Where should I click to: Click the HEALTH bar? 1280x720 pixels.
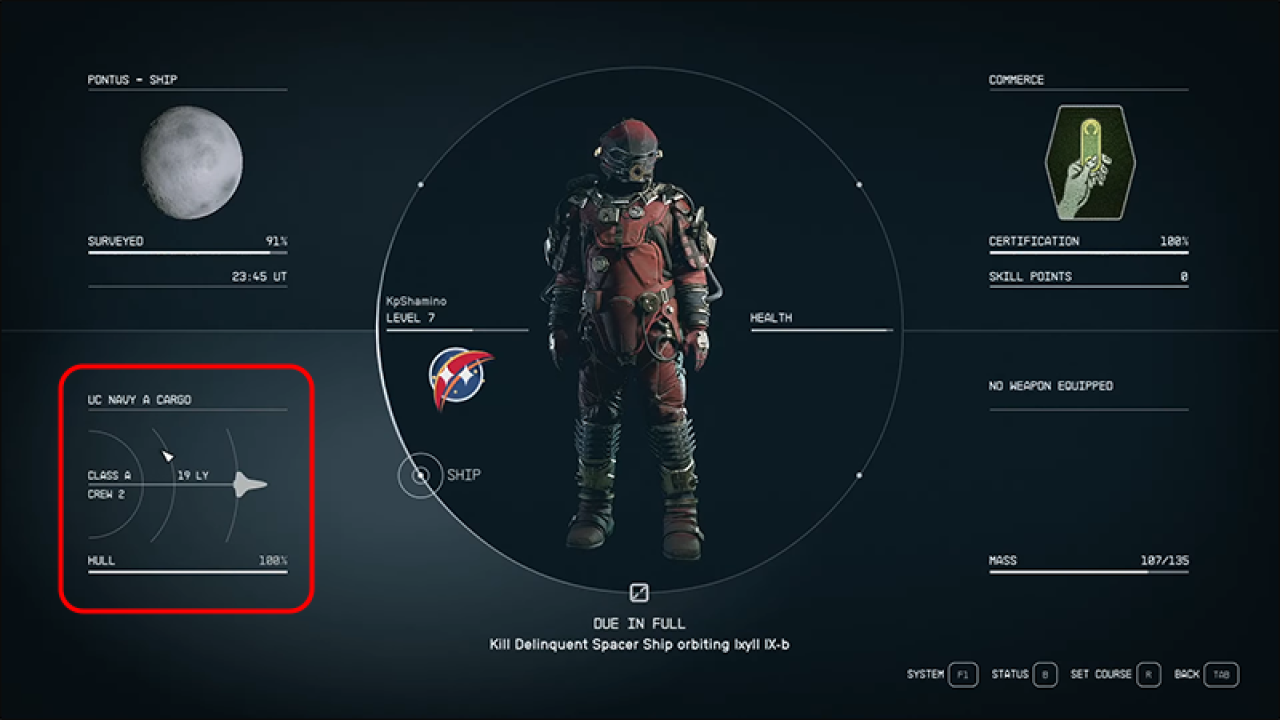coord(820,327)
